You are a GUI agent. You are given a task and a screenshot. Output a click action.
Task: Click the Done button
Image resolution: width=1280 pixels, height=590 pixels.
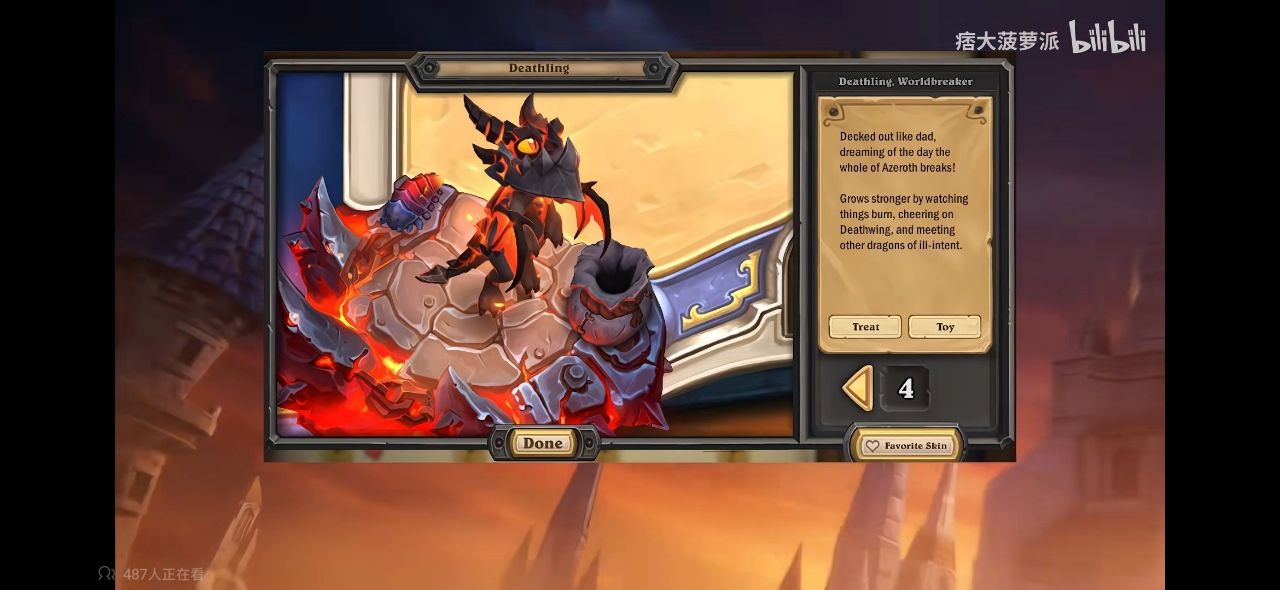(x=543, y=443)
